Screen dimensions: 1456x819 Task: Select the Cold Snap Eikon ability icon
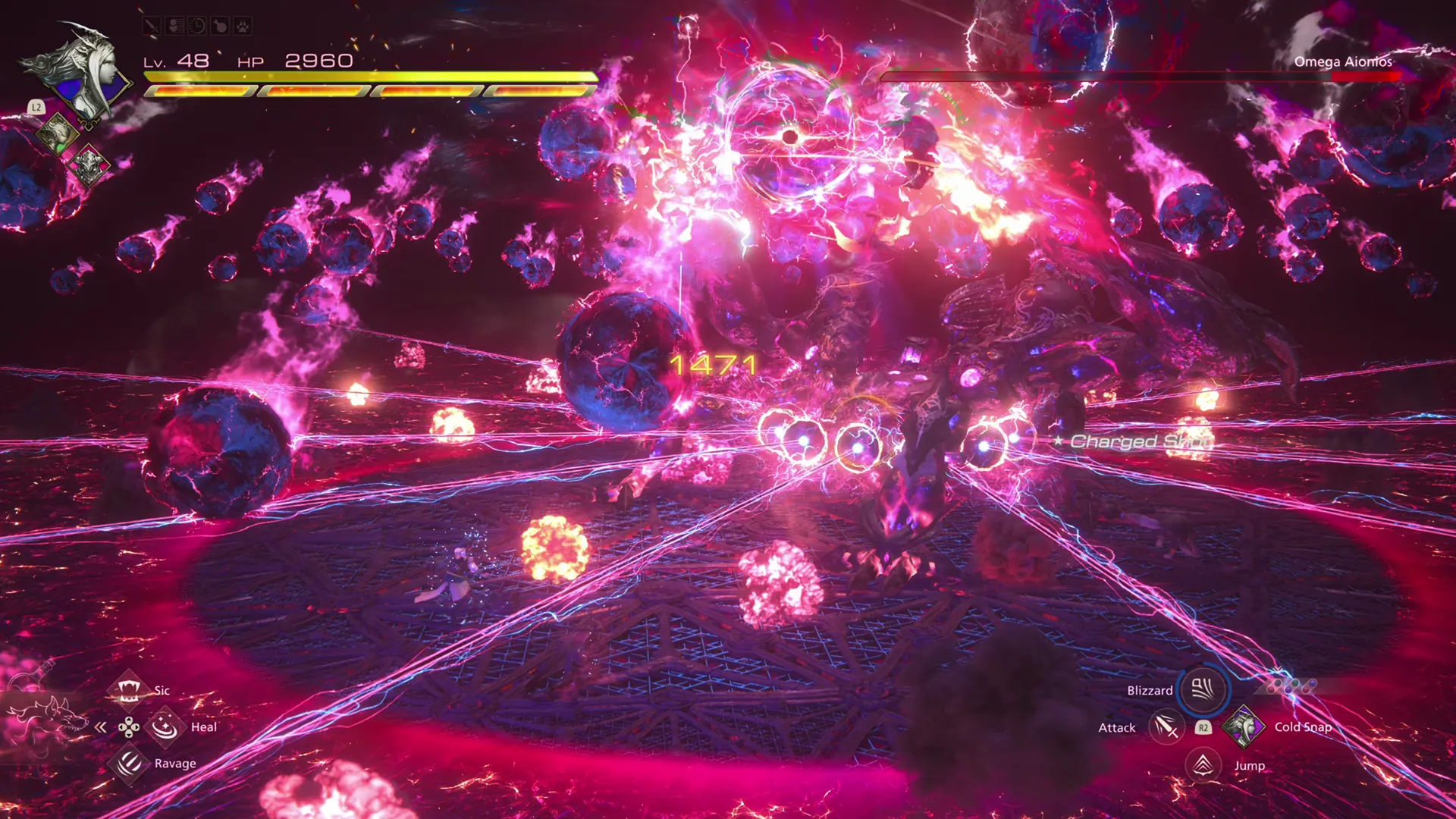point(1244,728)
